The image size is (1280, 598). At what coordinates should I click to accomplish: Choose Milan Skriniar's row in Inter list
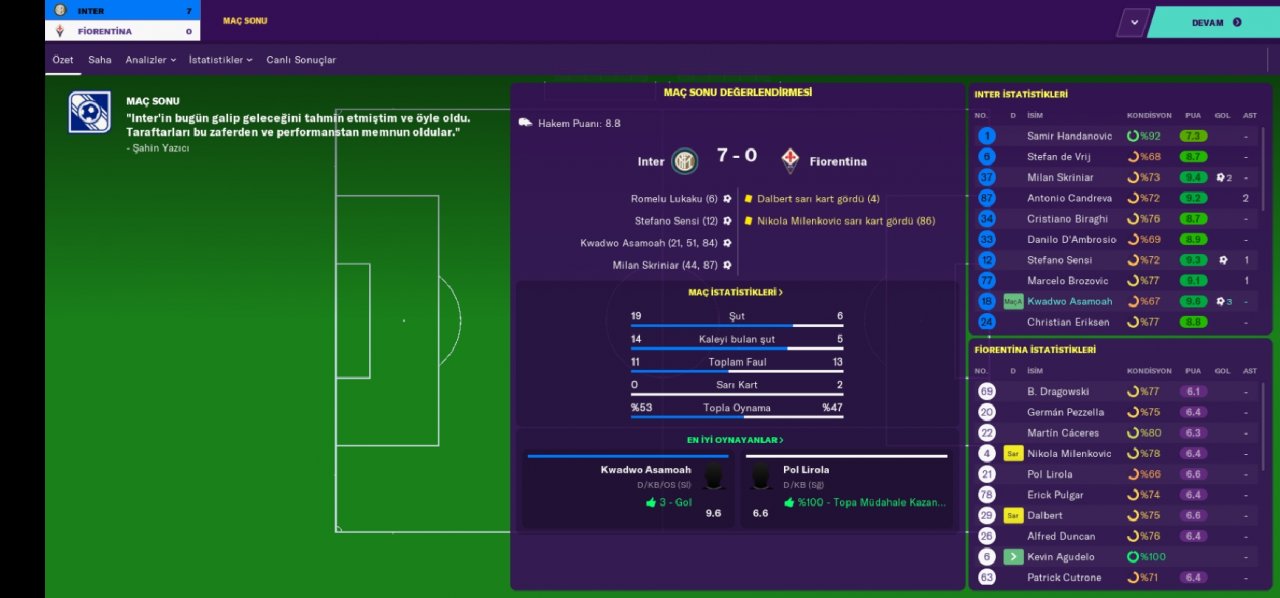click(1062, 177)
